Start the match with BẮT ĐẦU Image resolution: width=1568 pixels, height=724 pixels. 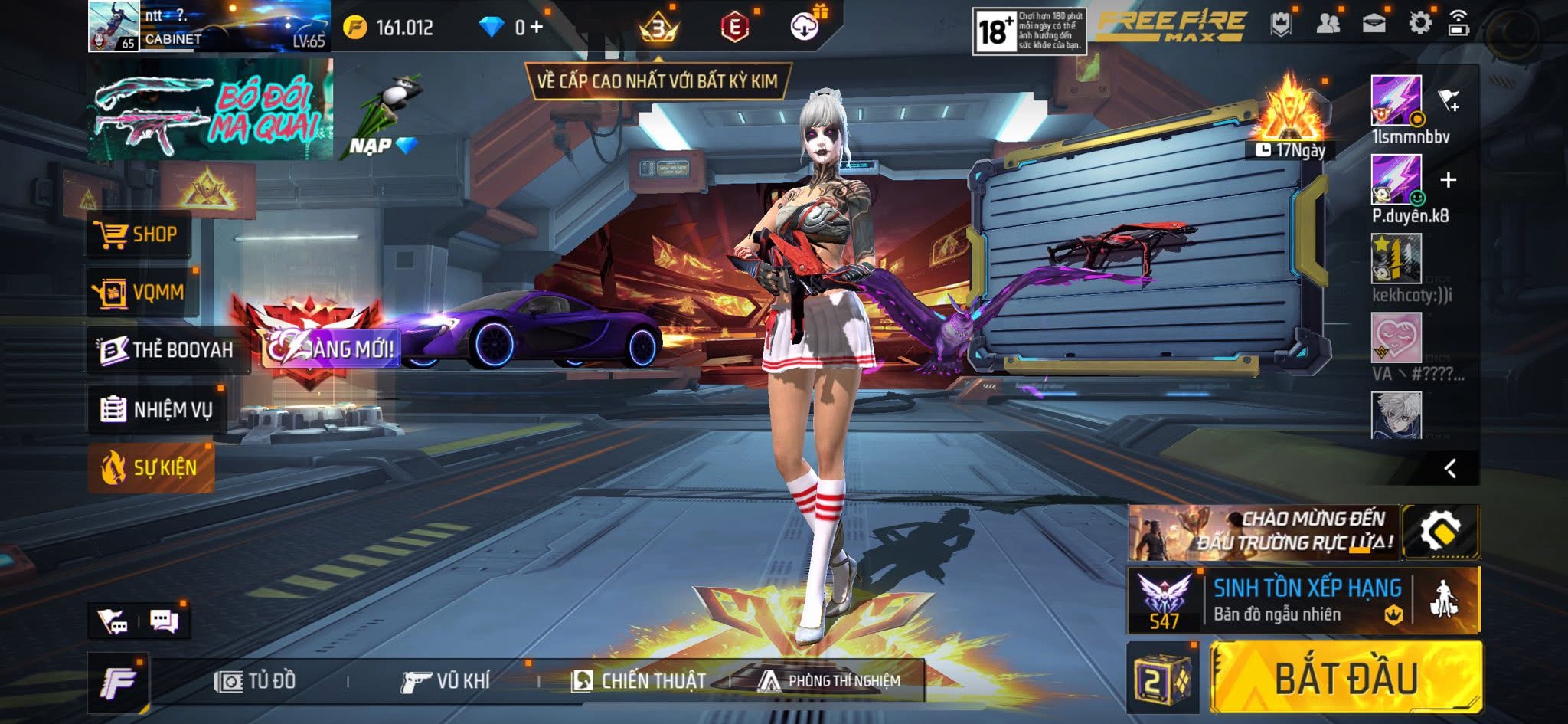pos(1345,678)
